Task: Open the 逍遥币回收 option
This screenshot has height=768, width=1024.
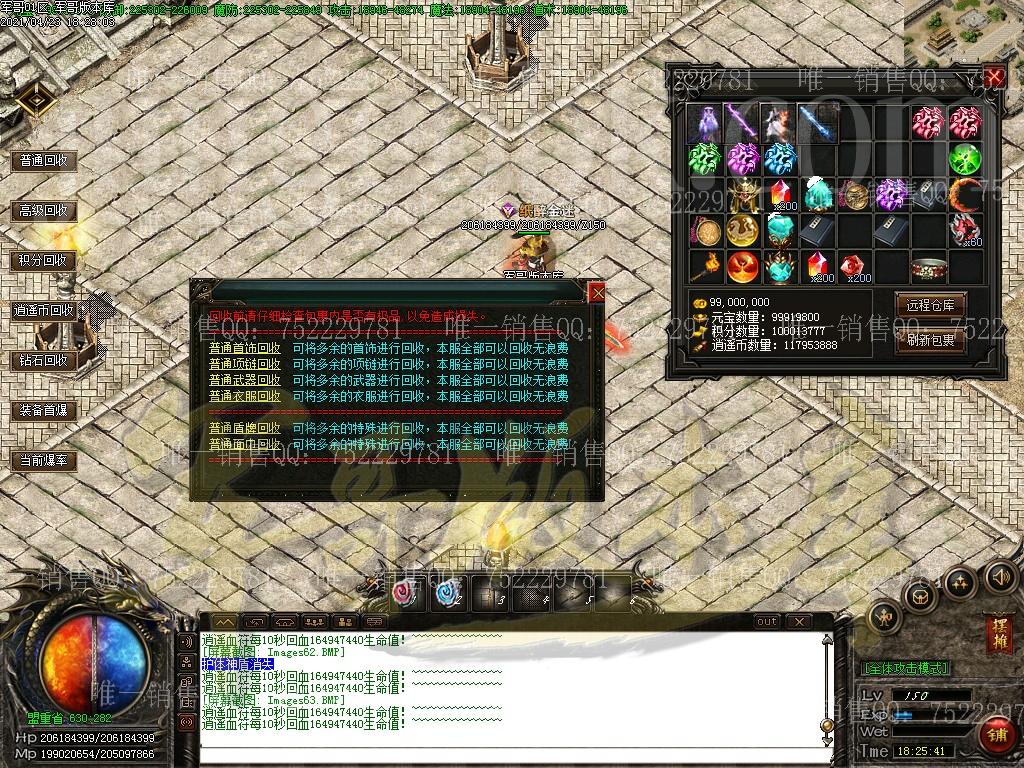Action: point(44,311)
